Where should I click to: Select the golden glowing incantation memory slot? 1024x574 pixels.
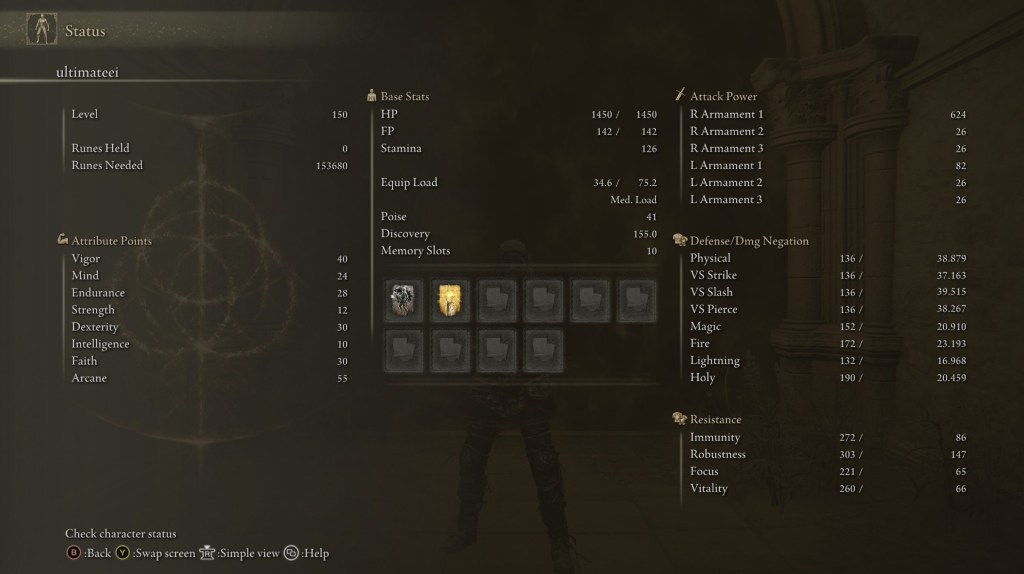450,300
